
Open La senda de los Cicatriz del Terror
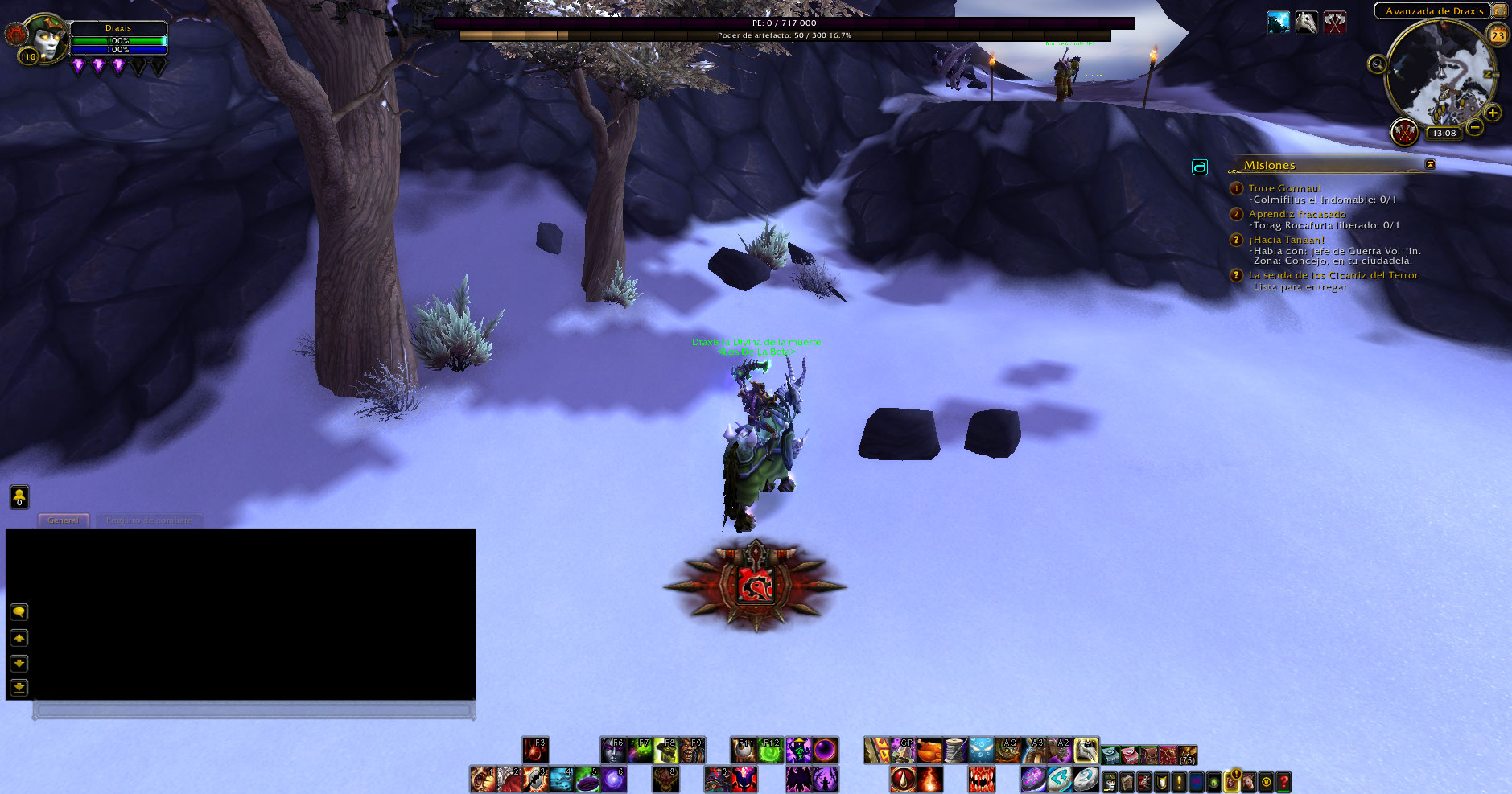tap(1333, 275)
